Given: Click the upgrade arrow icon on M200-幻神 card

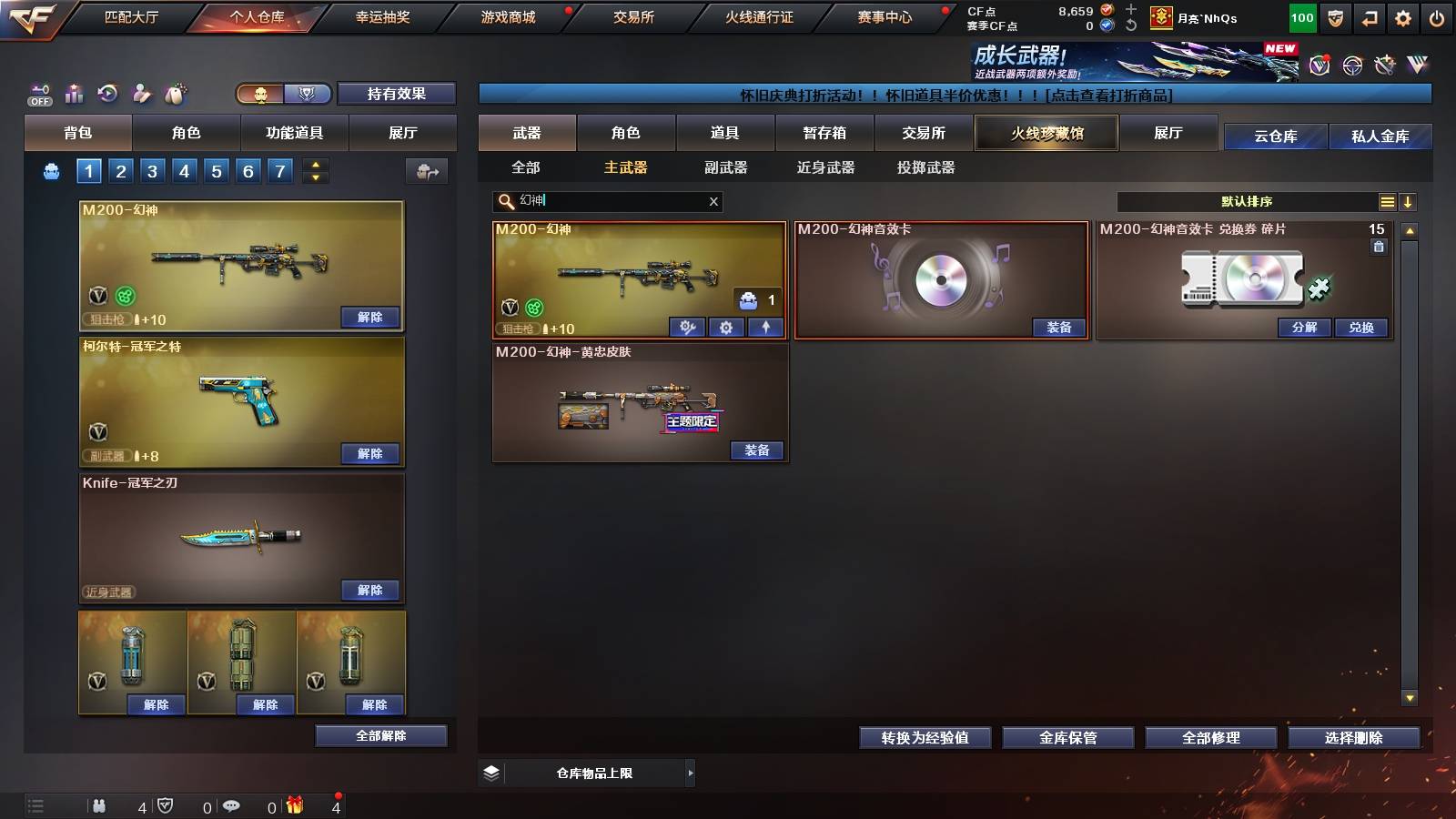Looking at the screenshot, I should (x=764, y=327).
